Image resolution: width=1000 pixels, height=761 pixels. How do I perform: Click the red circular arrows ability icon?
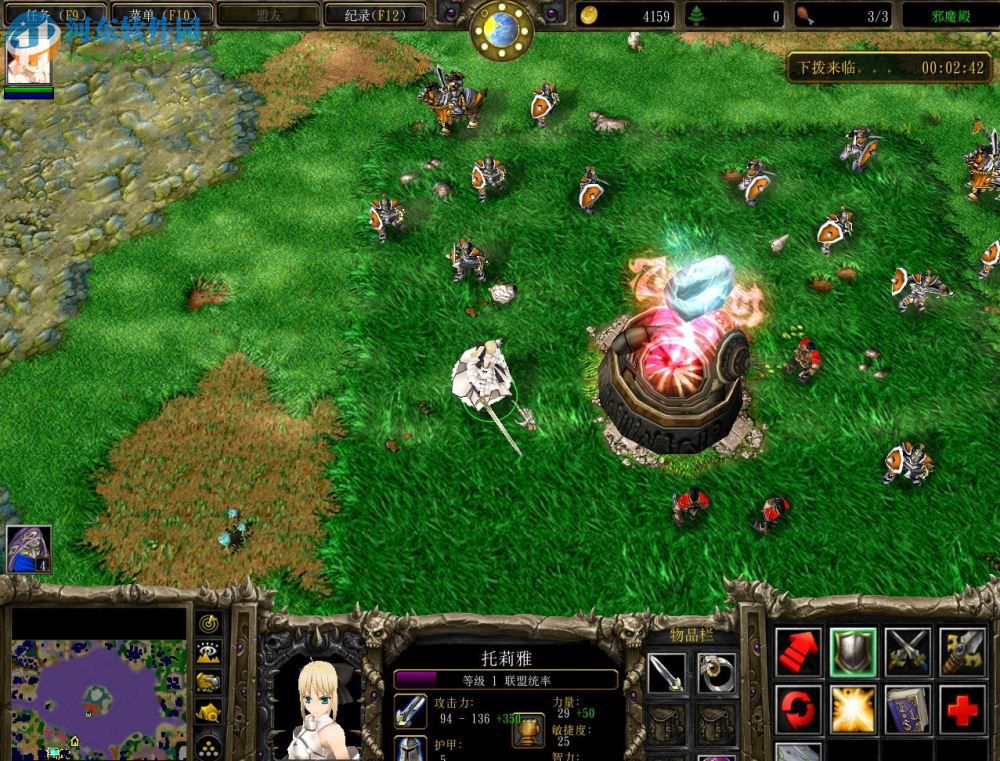click(798, 709)
